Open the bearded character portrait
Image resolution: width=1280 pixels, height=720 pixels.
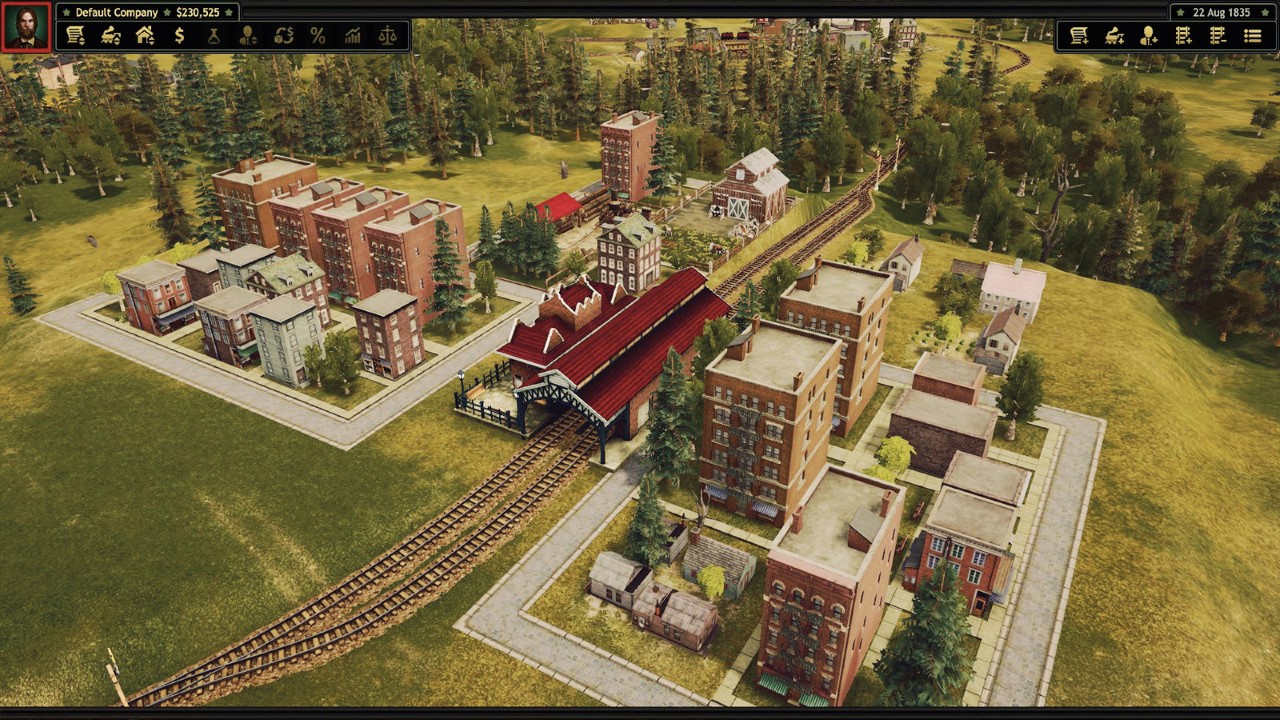(x=26, y=27)
